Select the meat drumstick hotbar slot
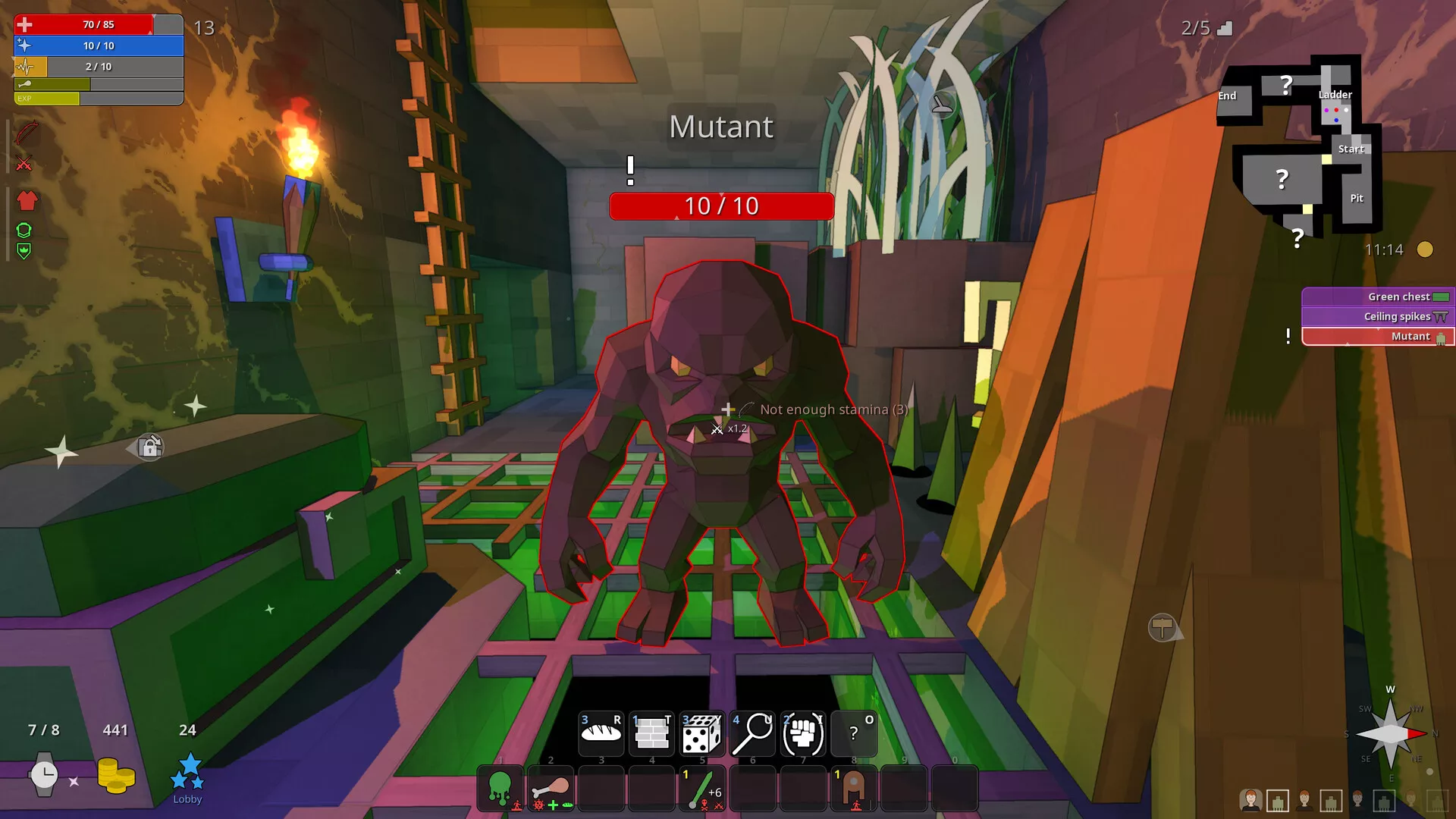This screenshot has width=1456, height=819. [x=551, y=789]
